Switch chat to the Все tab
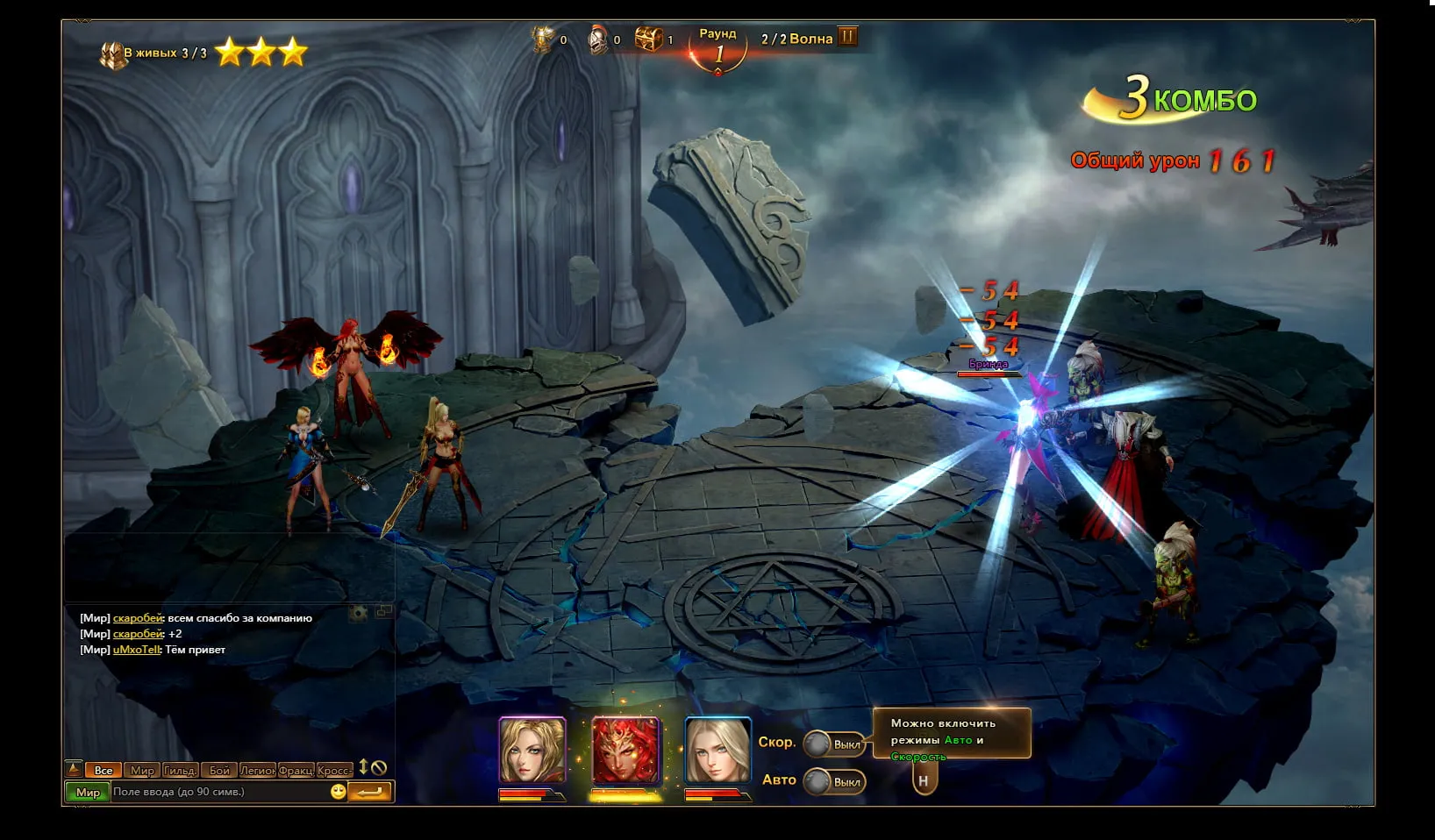Viewport: 1435px width, 840px height. pos(104,770)
